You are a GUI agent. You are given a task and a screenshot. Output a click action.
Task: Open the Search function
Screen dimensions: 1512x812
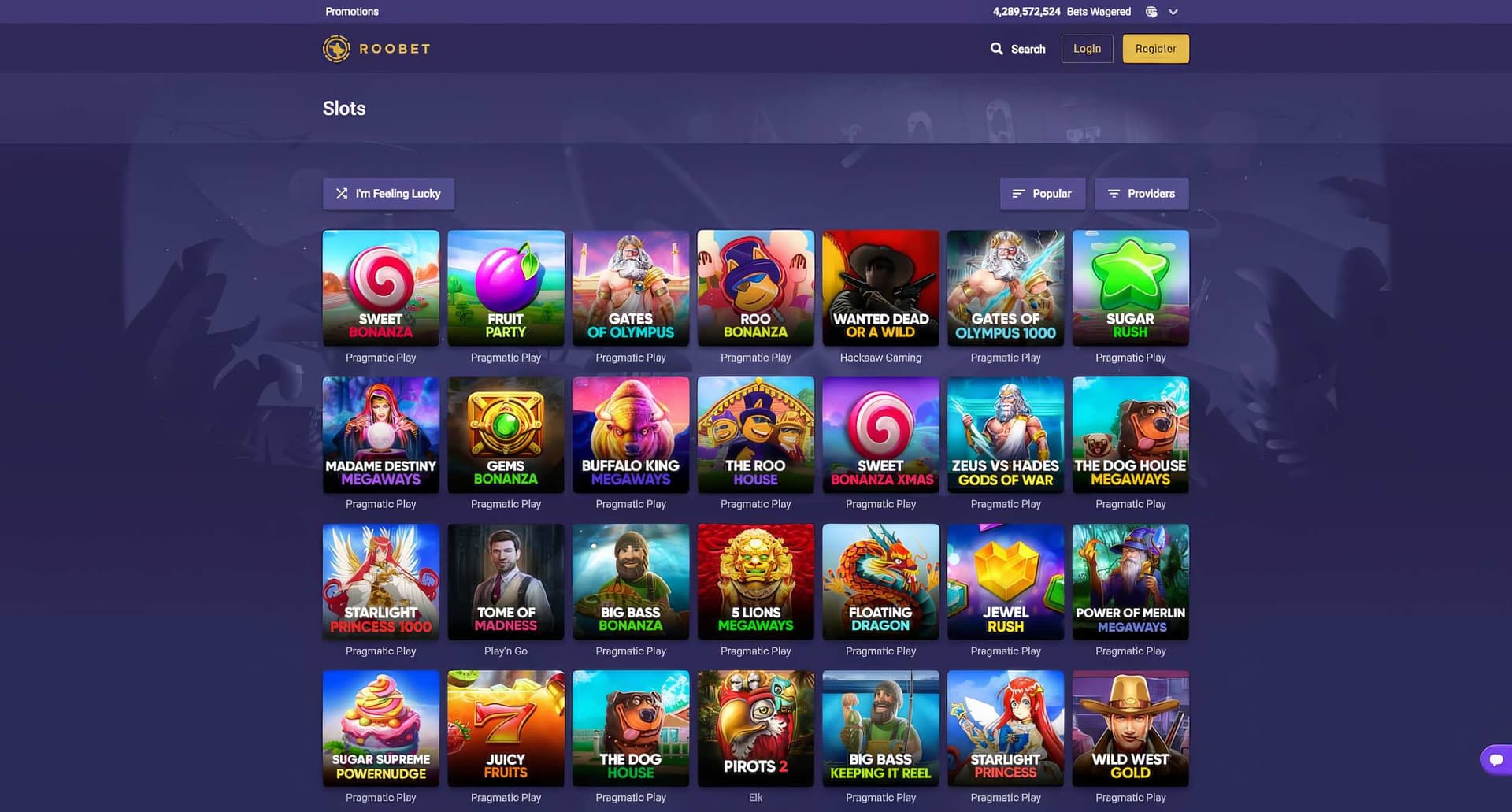click(1018, 48)
